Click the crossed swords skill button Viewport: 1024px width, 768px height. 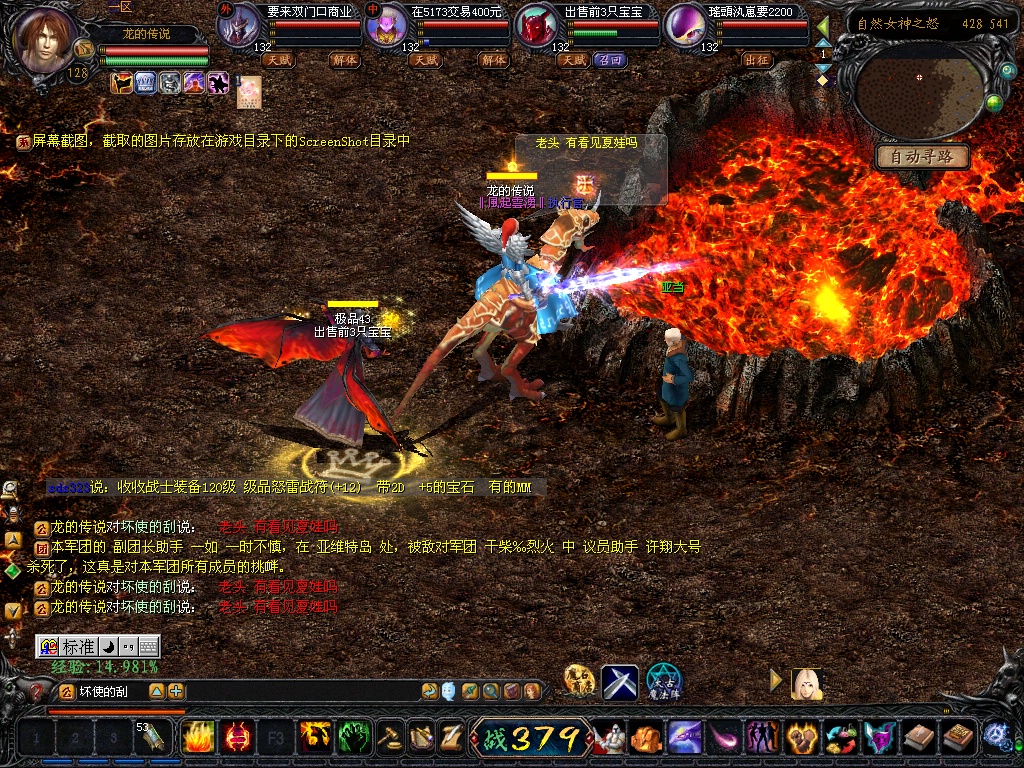(619, 682)
